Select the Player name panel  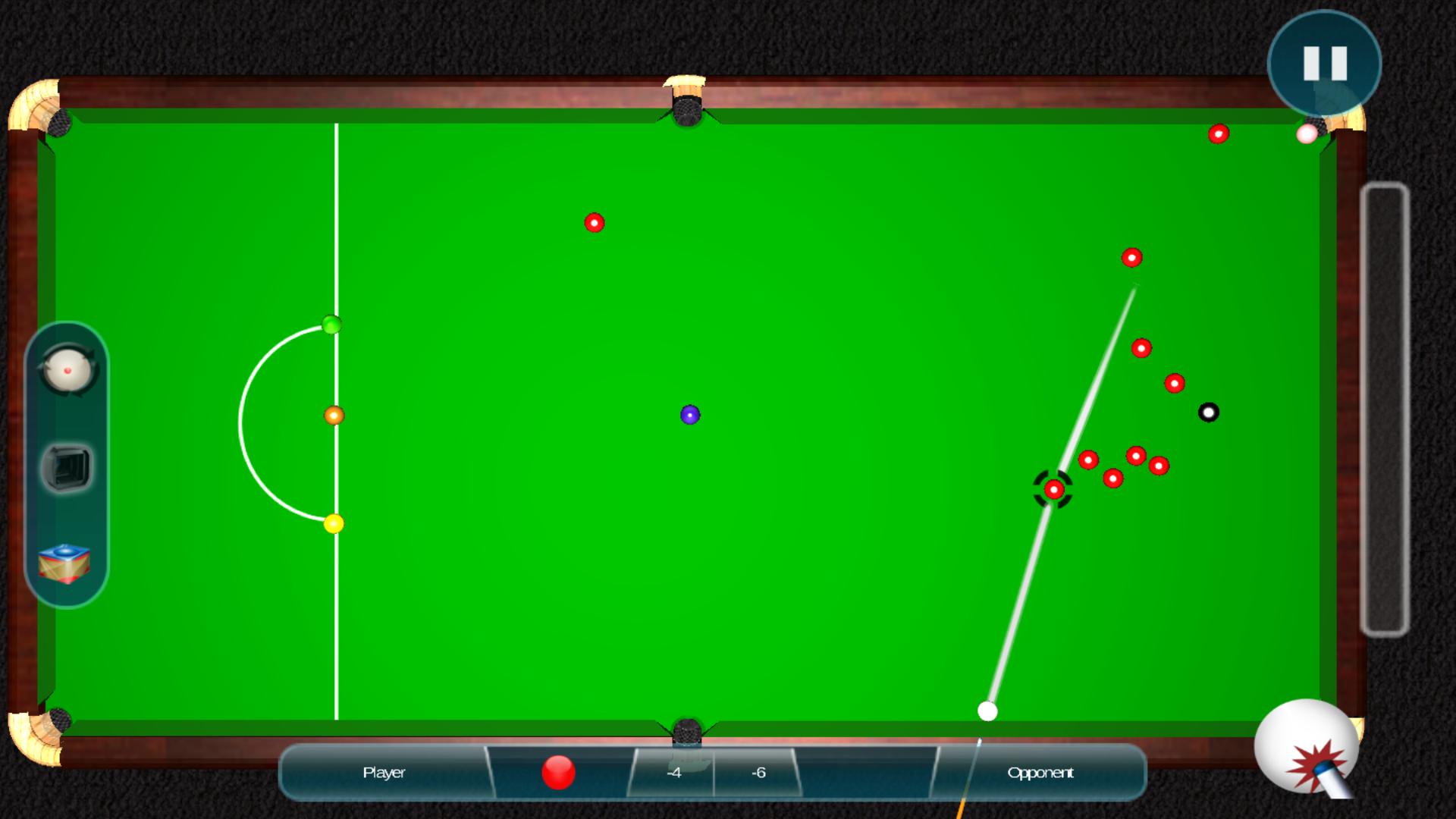383,772
